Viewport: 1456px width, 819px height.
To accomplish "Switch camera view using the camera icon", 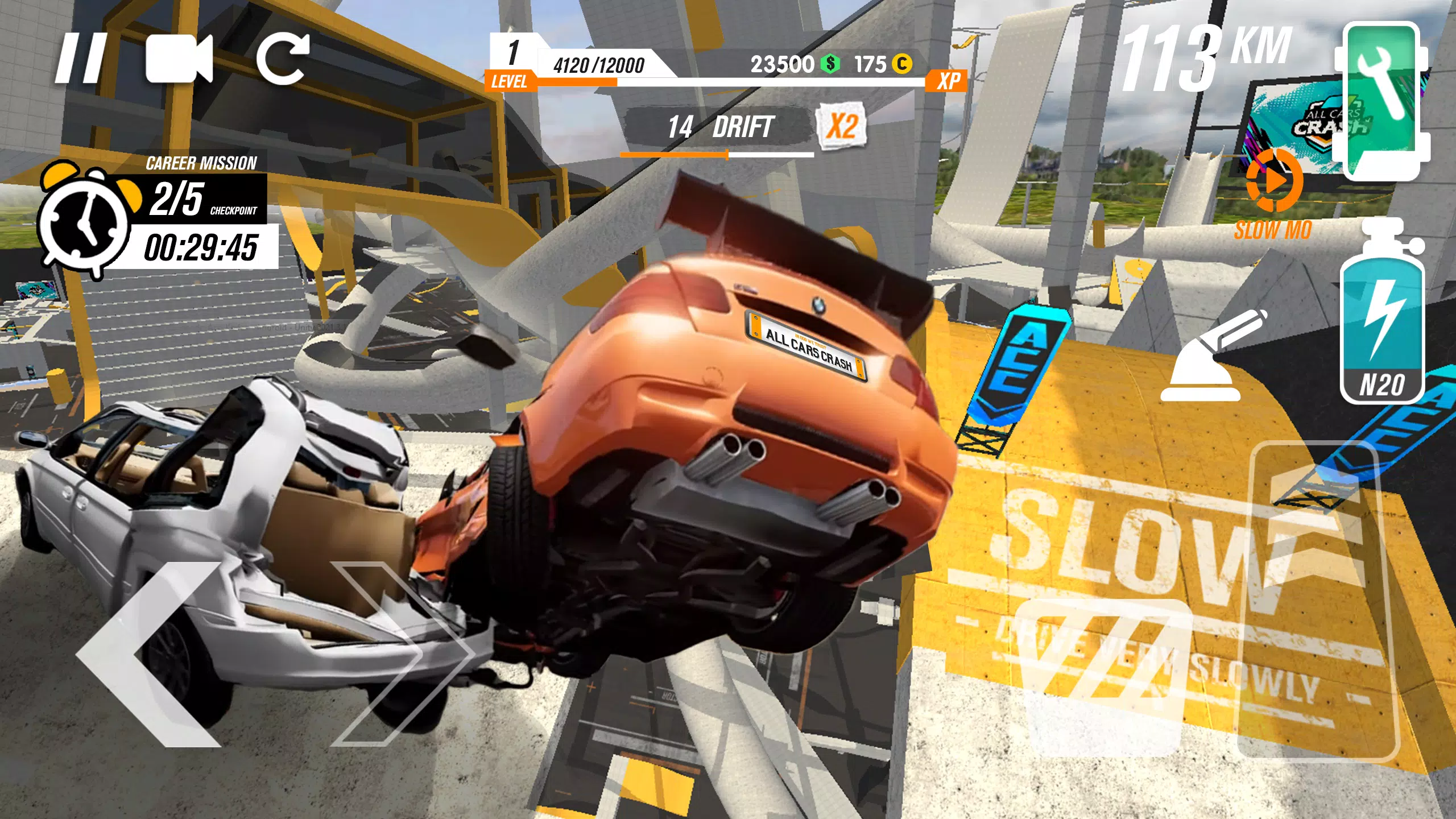I will point(179,58).
